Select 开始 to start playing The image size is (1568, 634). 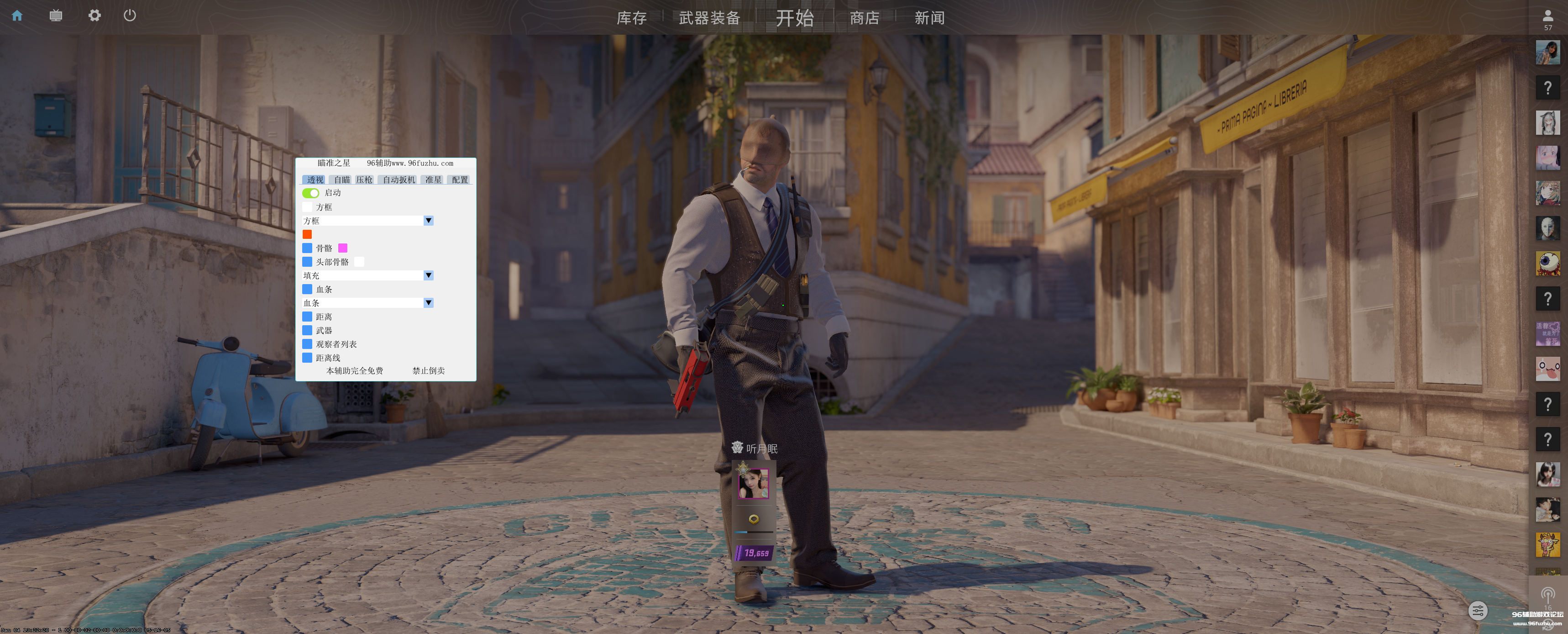(x=794, y=18)
